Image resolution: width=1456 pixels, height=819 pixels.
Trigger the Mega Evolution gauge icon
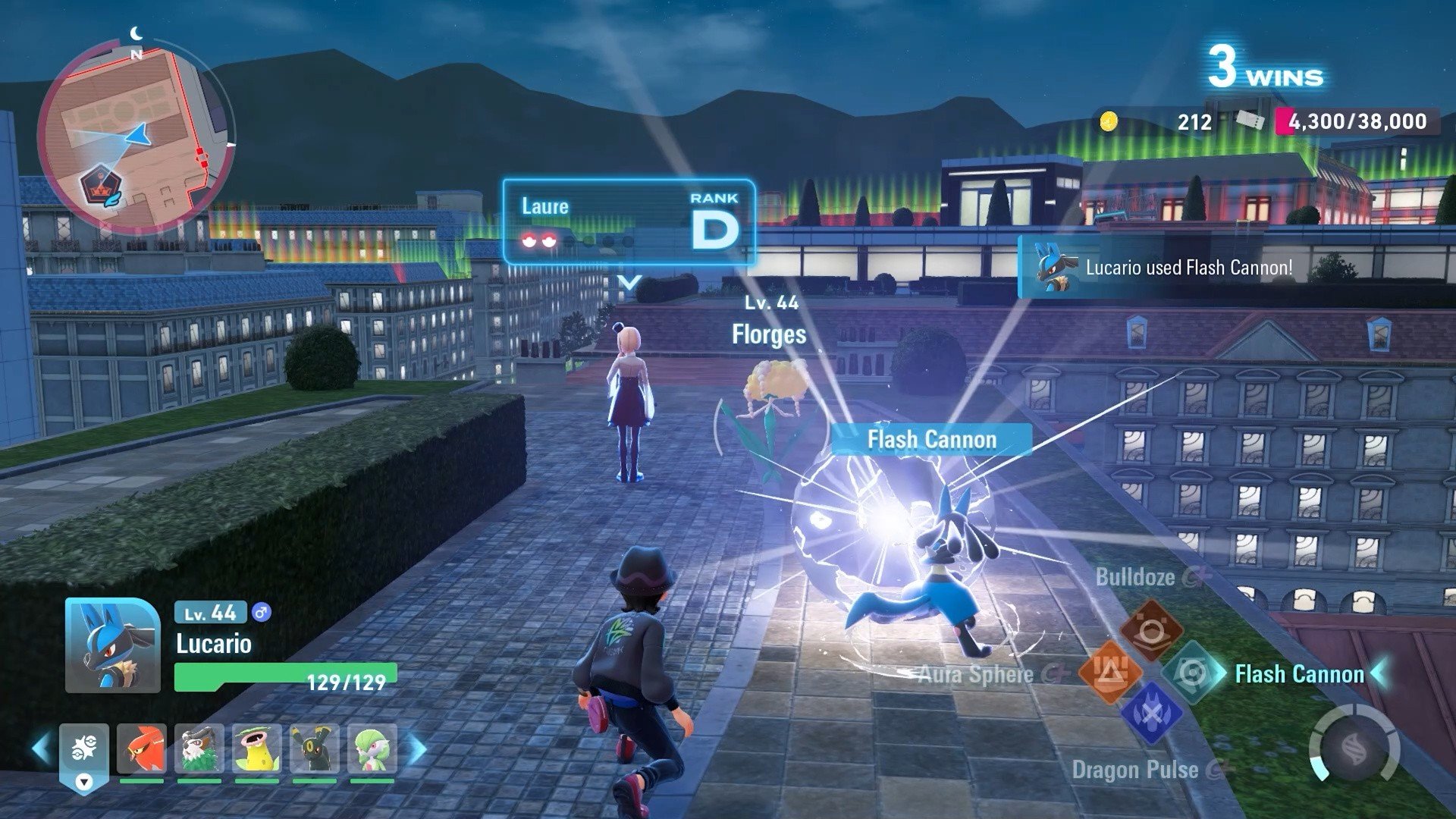pos(1354,750)
